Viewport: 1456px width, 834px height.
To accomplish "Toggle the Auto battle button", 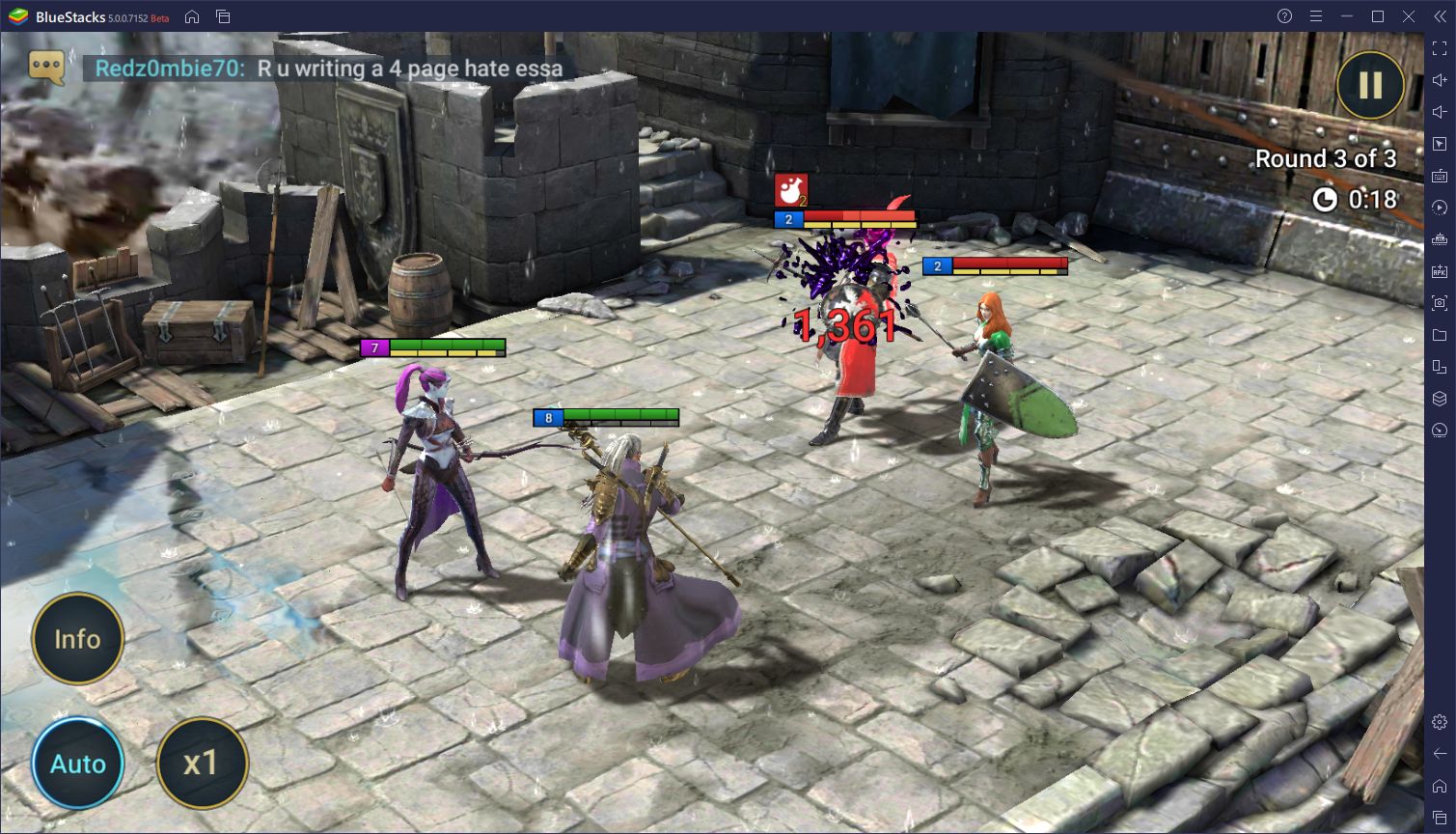I will coord(78,764).
